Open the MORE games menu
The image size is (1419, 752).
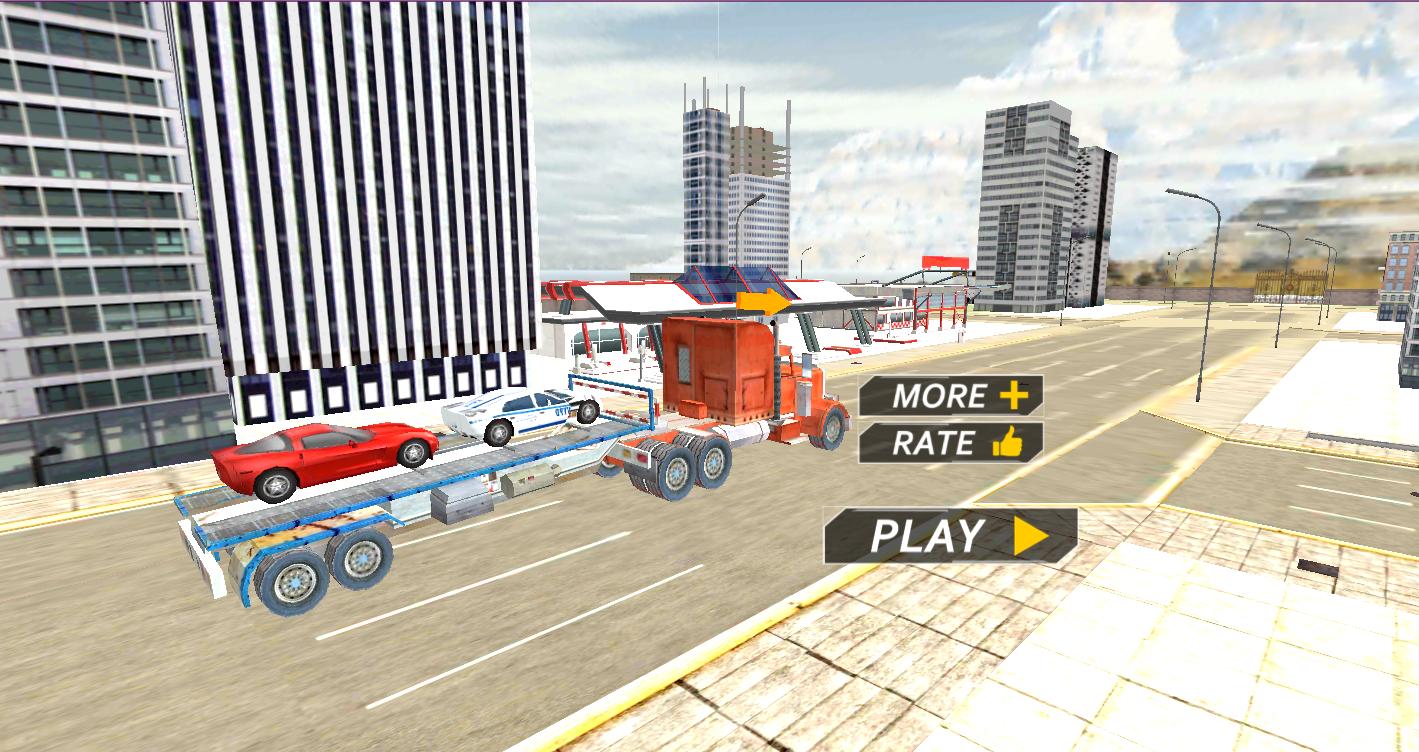click(x=940, y=396)
